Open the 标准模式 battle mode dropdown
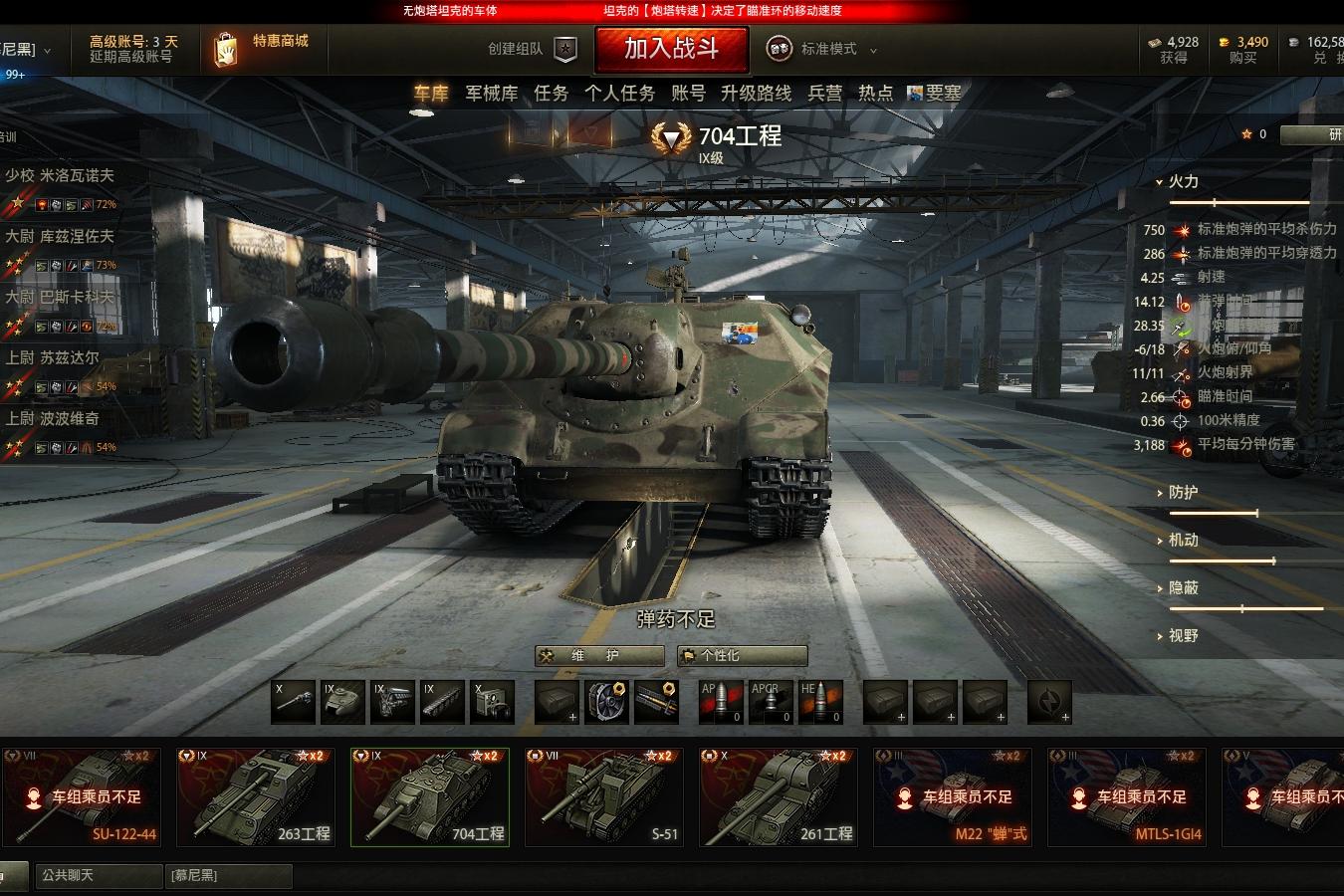The width and height of the screenshot is (1344, 896). pyautogui.click(x=822, y=49)
